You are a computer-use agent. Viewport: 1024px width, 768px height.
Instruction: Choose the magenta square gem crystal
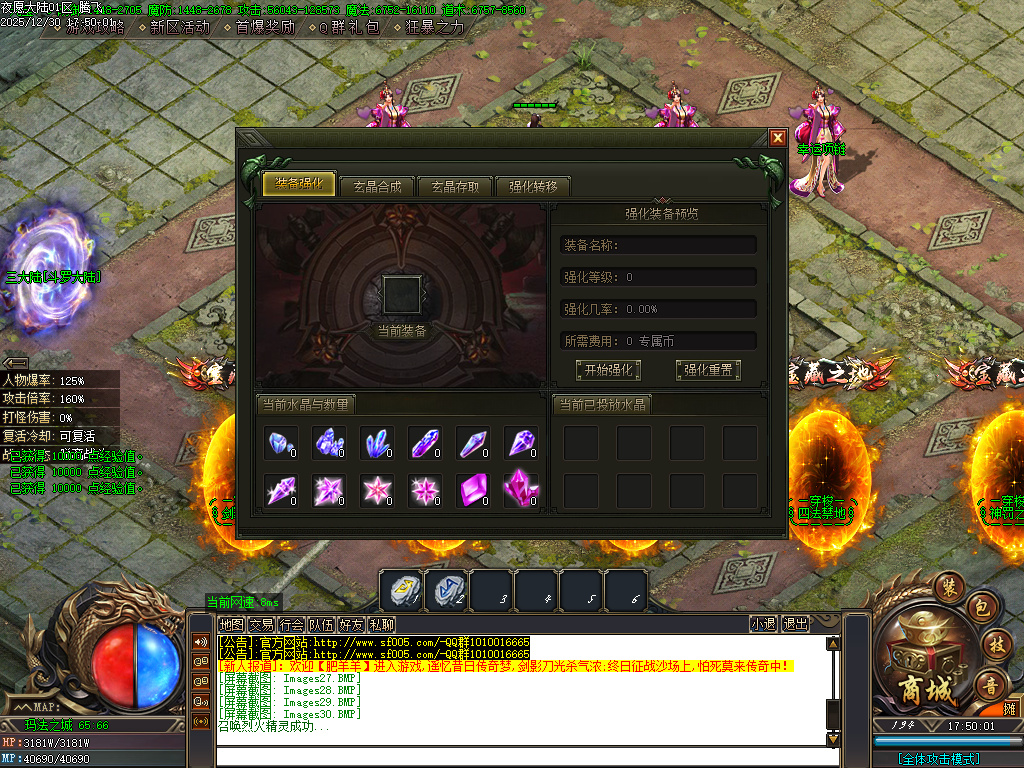click(472, 489)
